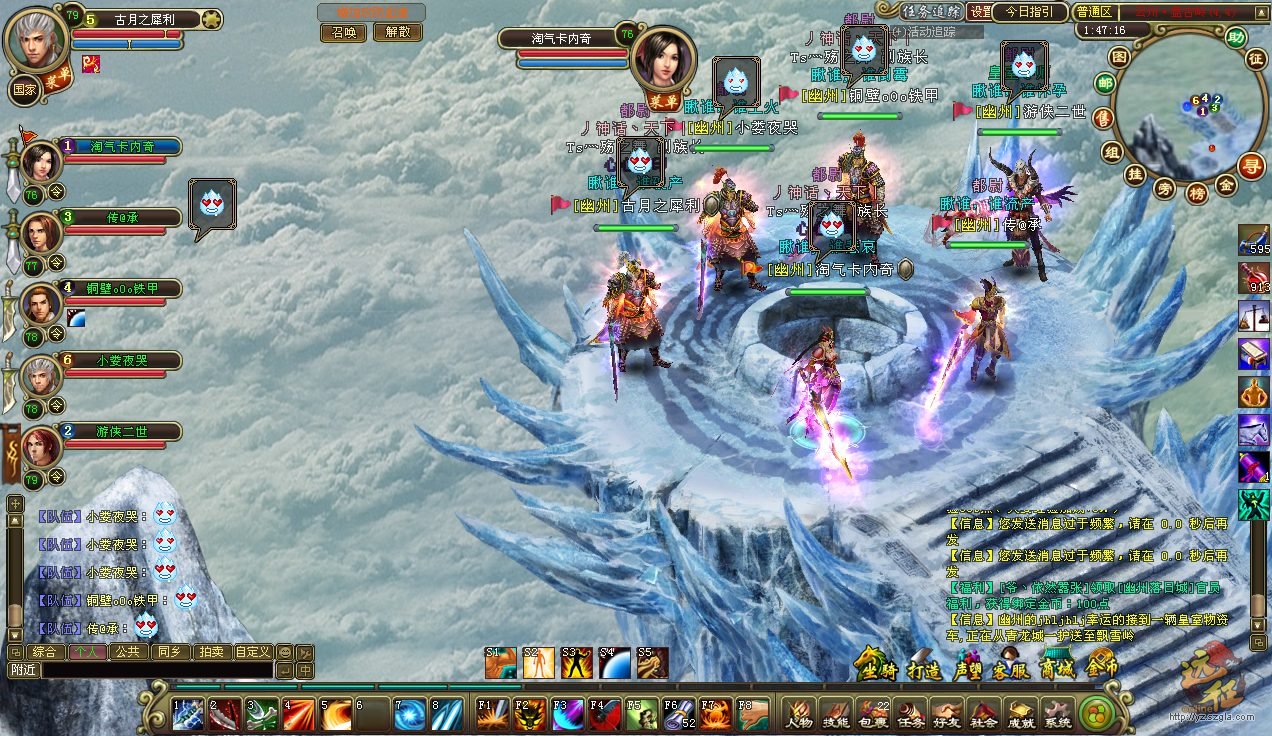This screenshot has width=1272, height=736.
Task: Open the 技能 skills menu
Action: (836, 711)
